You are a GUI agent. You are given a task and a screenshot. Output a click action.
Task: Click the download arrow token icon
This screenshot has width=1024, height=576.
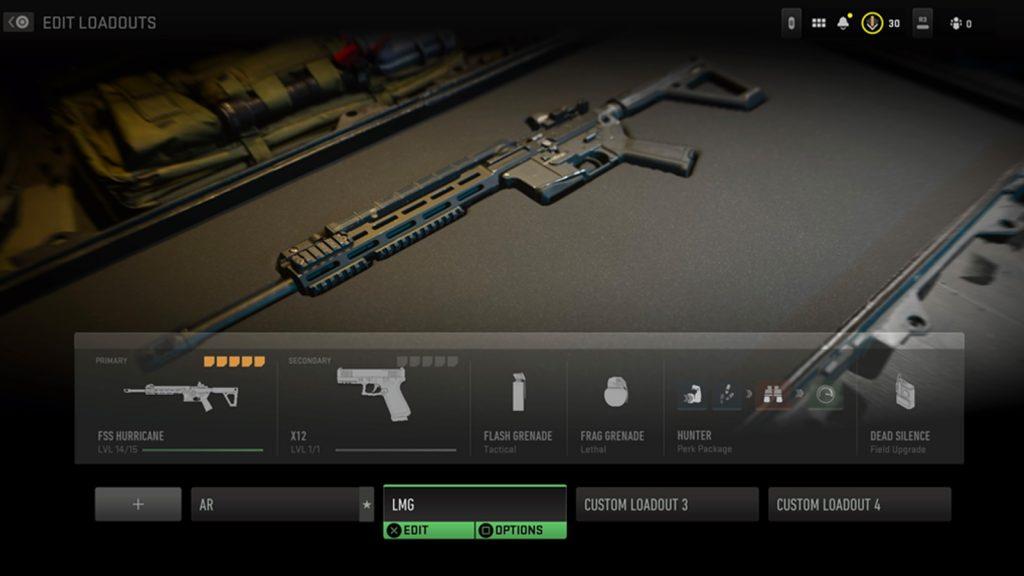click(x=872, y=23)
